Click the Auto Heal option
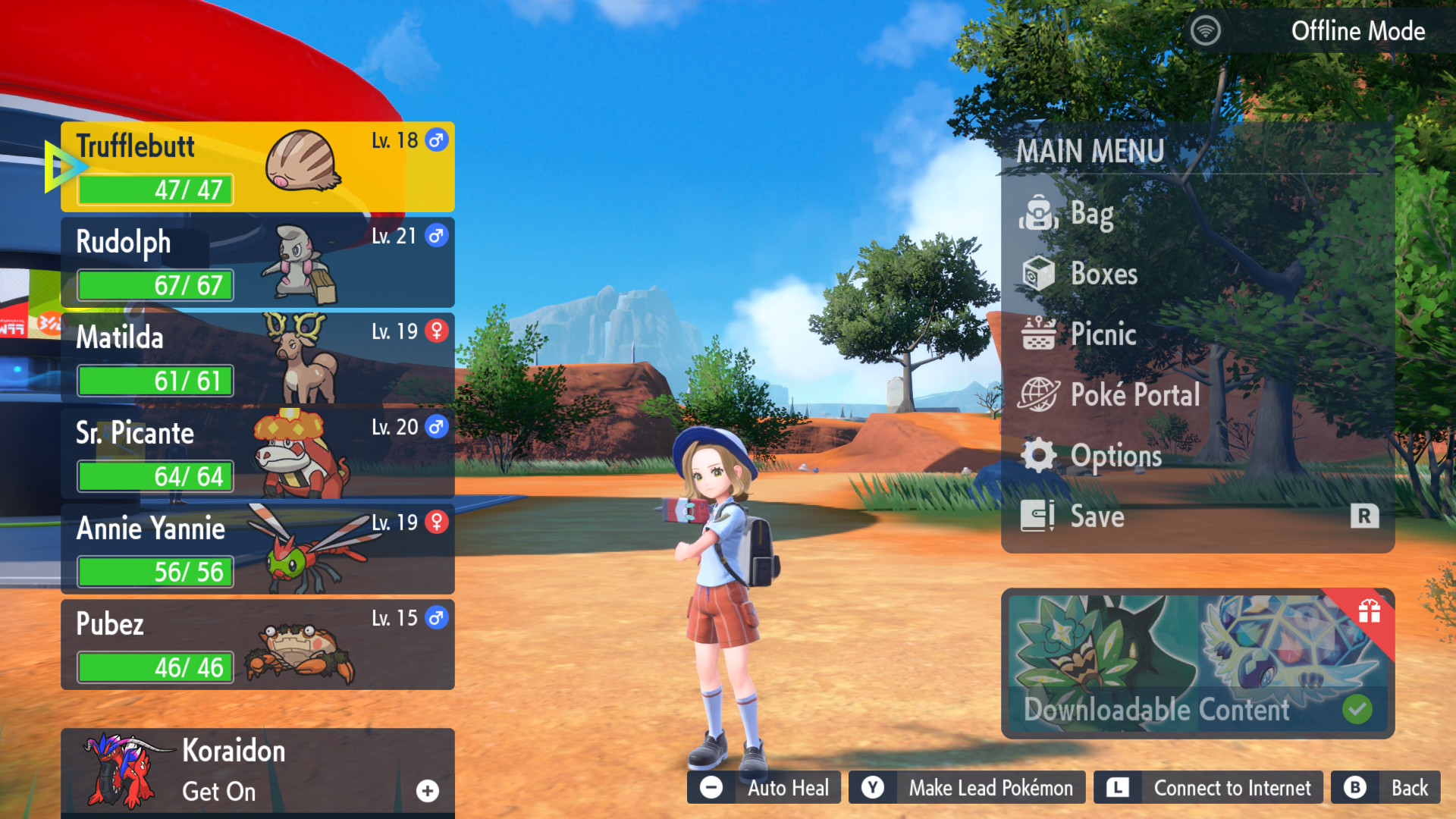Image resolution: width=1456 pixels, height=819 pixels. (x=764, y=788)
